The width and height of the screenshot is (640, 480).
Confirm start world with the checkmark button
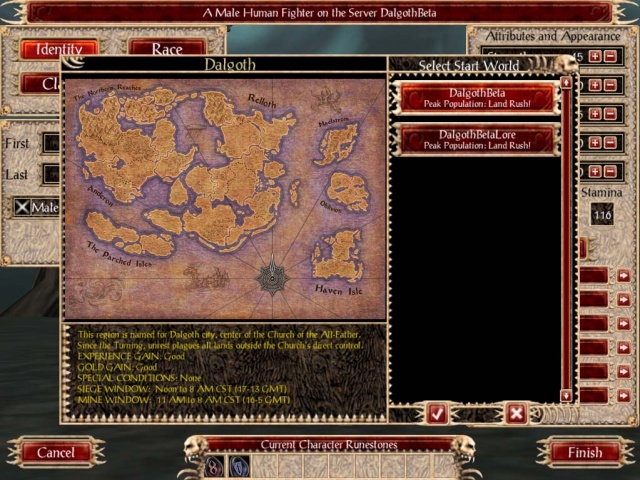coord(437,411)
